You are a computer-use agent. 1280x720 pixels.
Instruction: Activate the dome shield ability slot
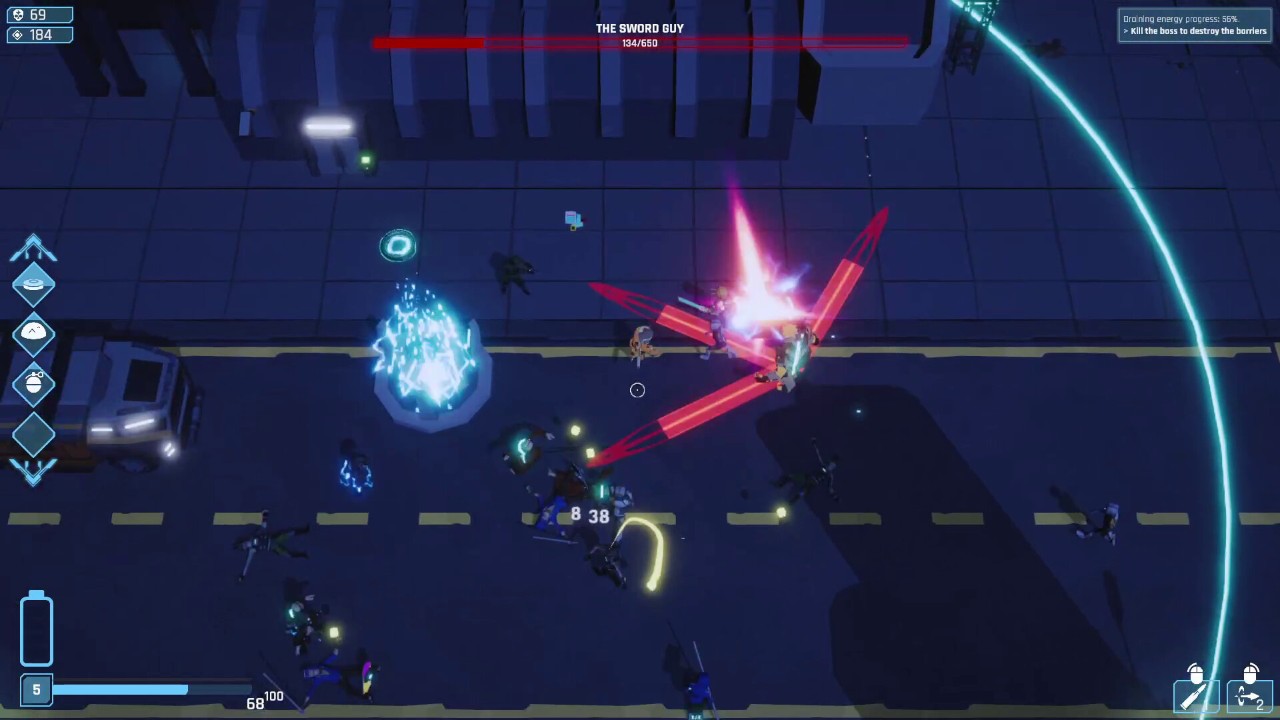33,333
